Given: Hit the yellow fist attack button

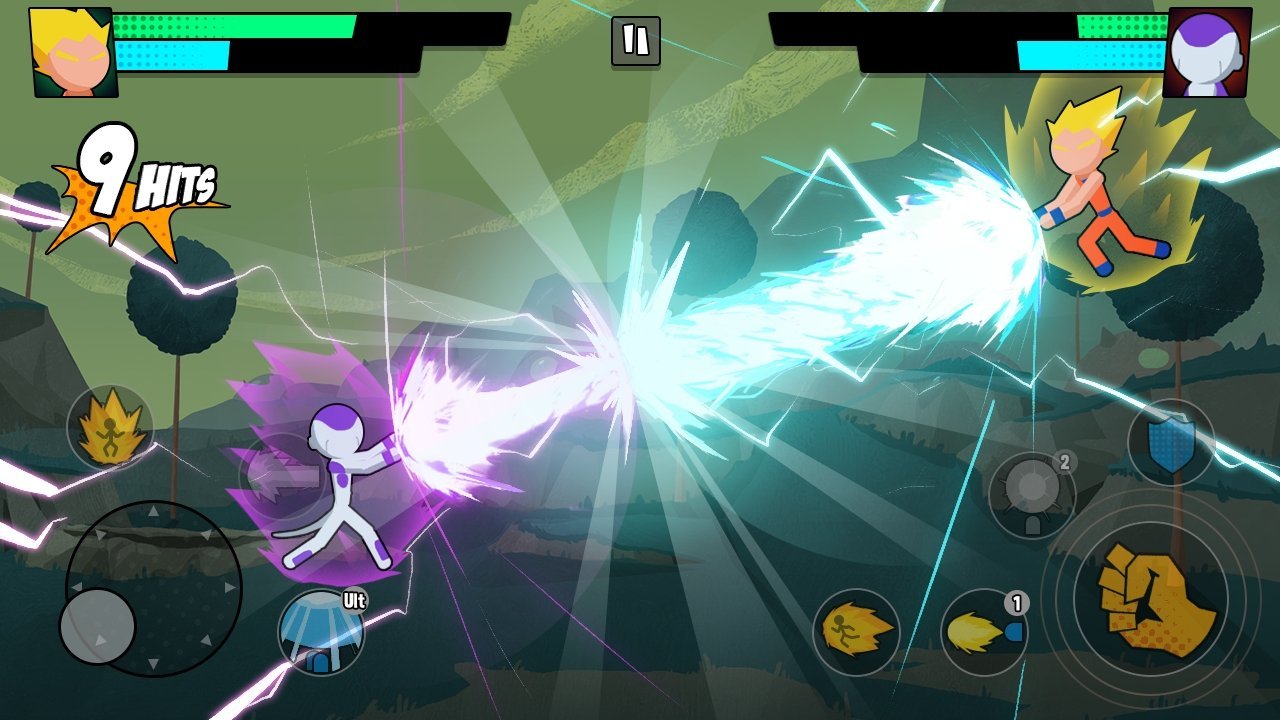Looking at the screenshot, I should click(1156, 599).
